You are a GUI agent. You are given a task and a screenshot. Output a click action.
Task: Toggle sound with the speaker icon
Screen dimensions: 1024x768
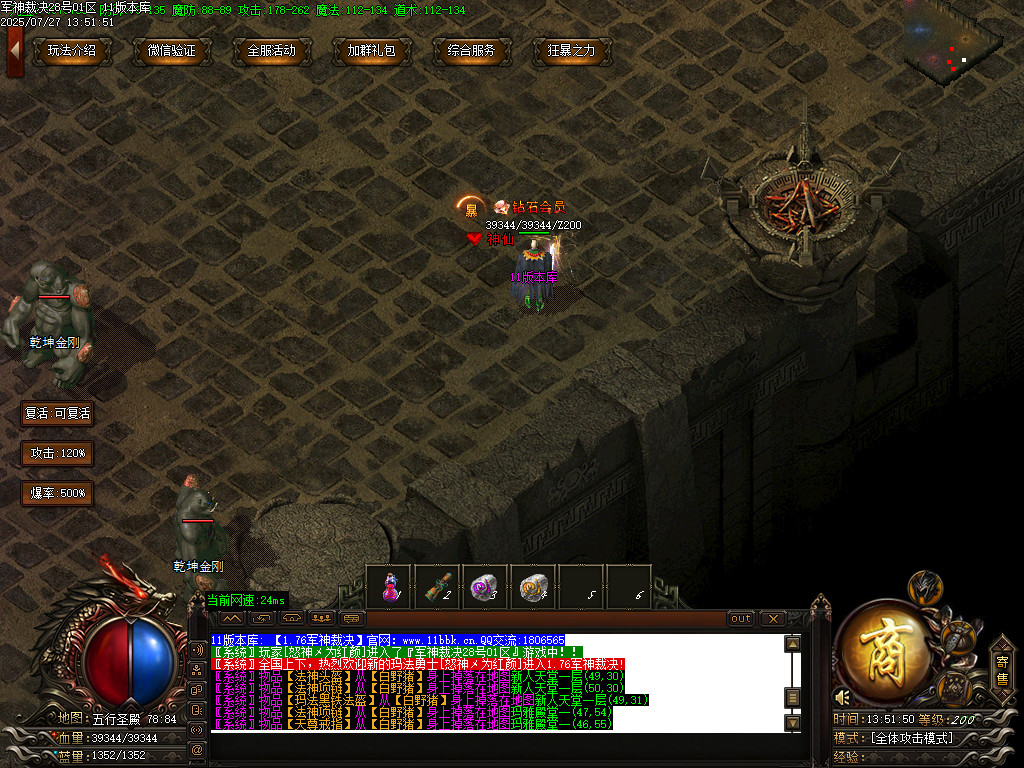pos(843,697)
